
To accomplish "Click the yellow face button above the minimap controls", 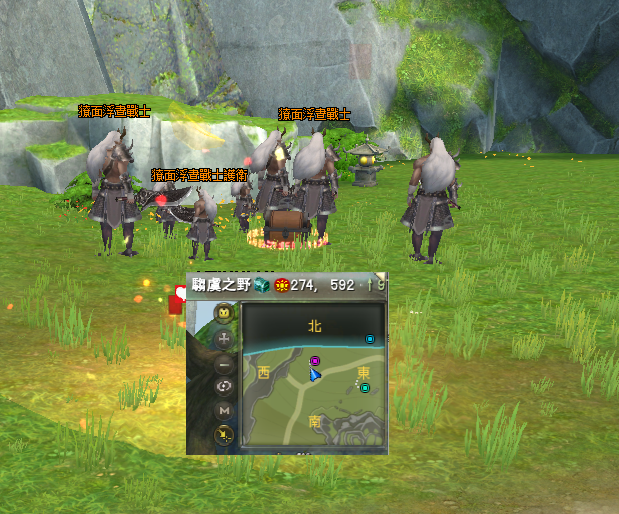I will coord(224,313).
